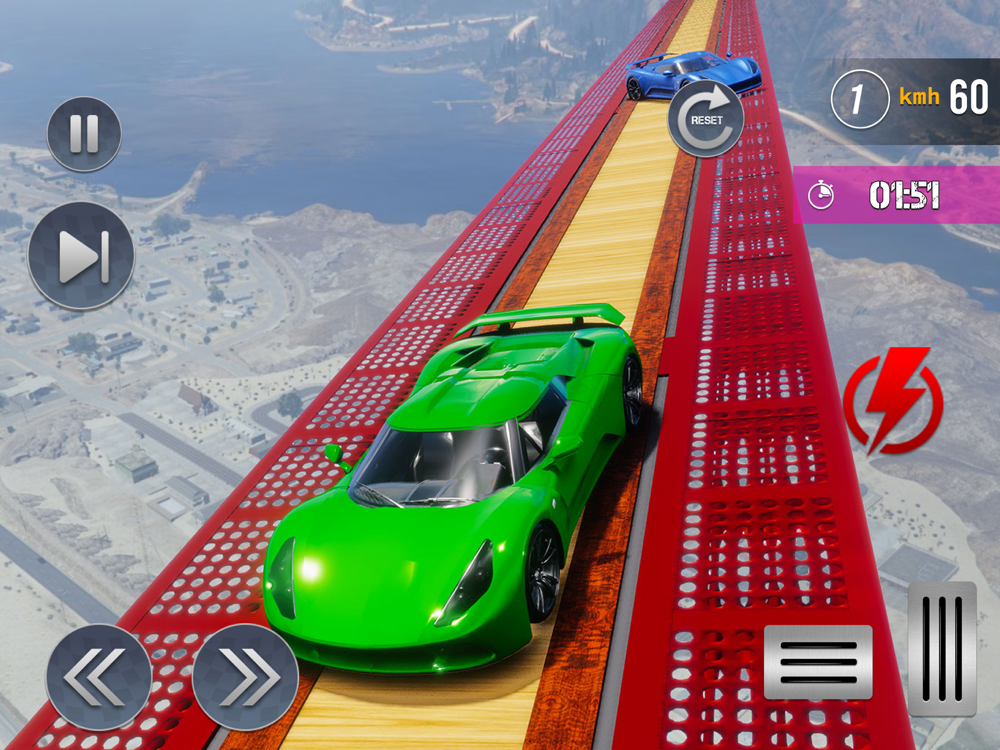Steer right with the double-right arrow button
Viewport: 1000px width, 750px height.
click(245, 676)
